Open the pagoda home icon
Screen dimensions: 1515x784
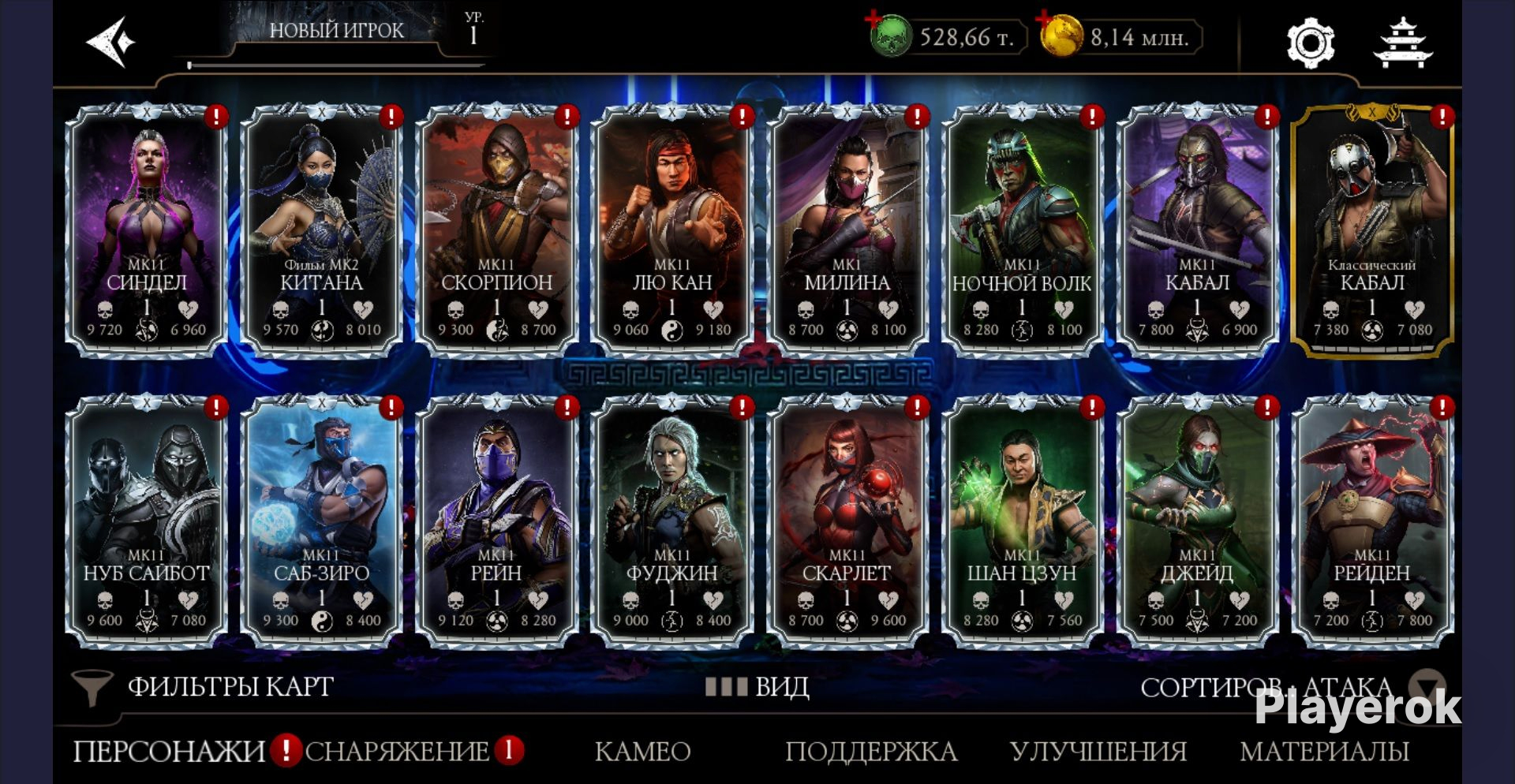tap(1402, 43)
